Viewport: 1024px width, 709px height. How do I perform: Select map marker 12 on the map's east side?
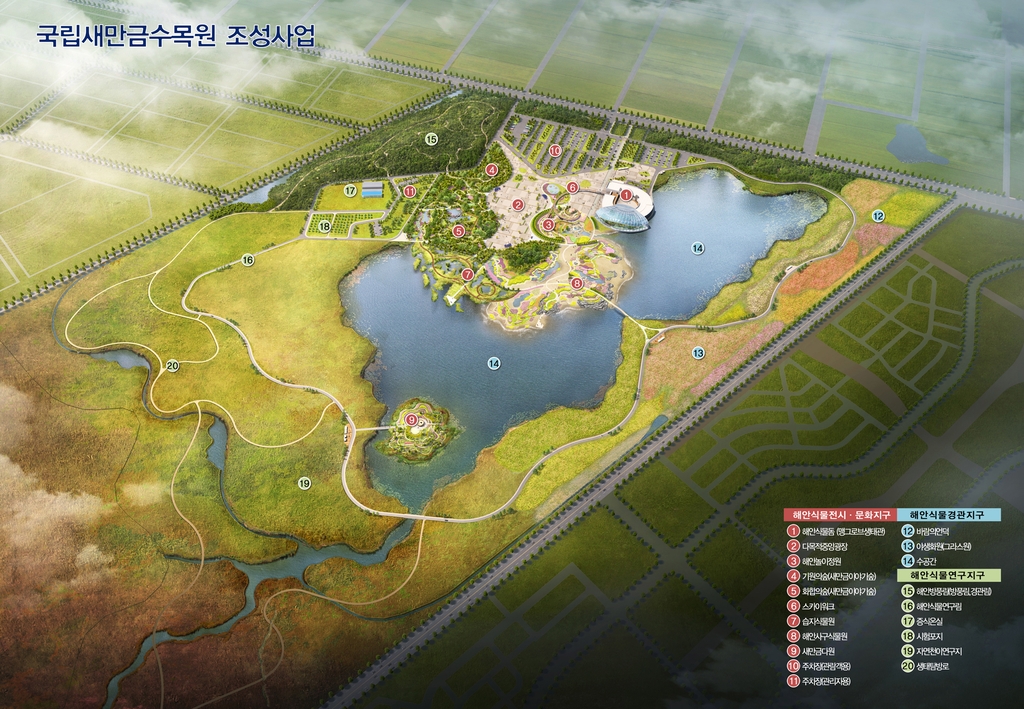878,216
